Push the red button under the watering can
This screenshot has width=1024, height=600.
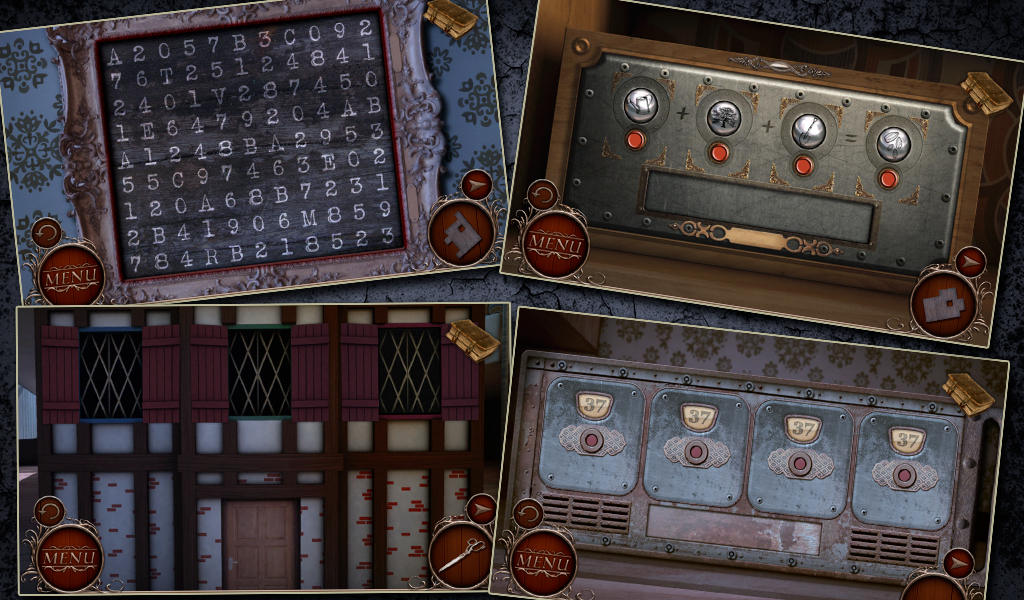pos(635,138)
